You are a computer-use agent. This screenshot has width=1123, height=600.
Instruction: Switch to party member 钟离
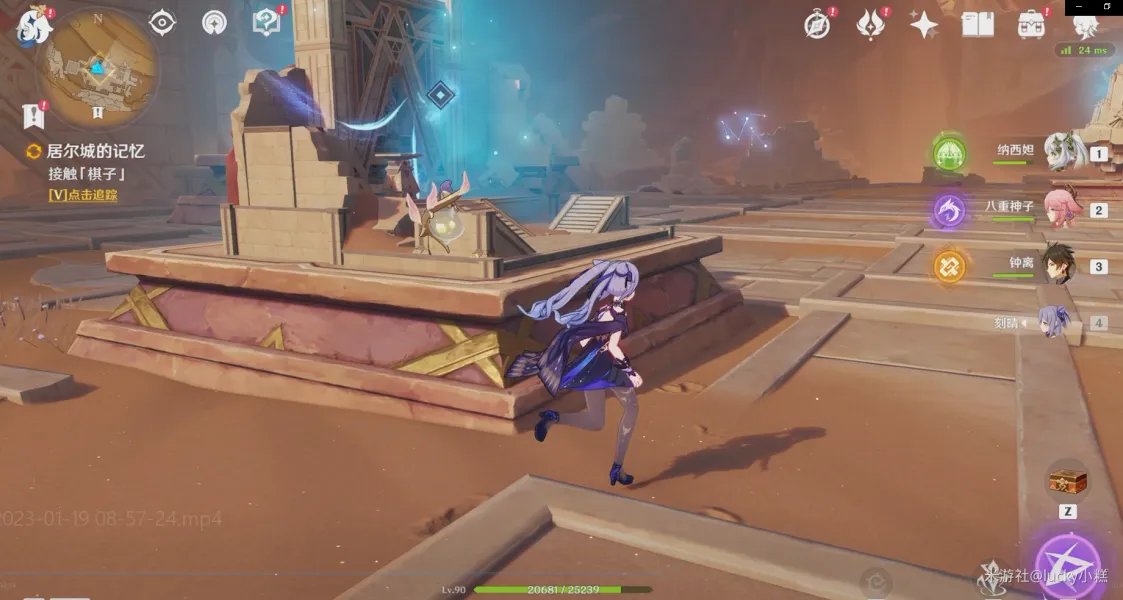tap(1060, 266)
